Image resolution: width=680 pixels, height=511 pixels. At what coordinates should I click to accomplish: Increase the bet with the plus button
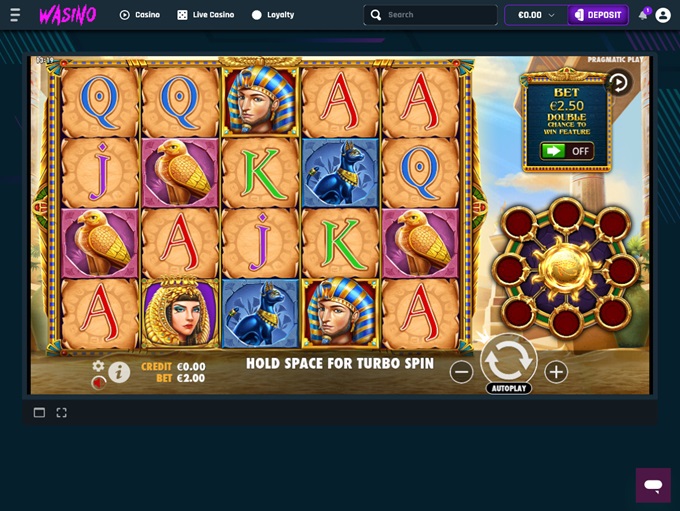(x=556, y=372)
